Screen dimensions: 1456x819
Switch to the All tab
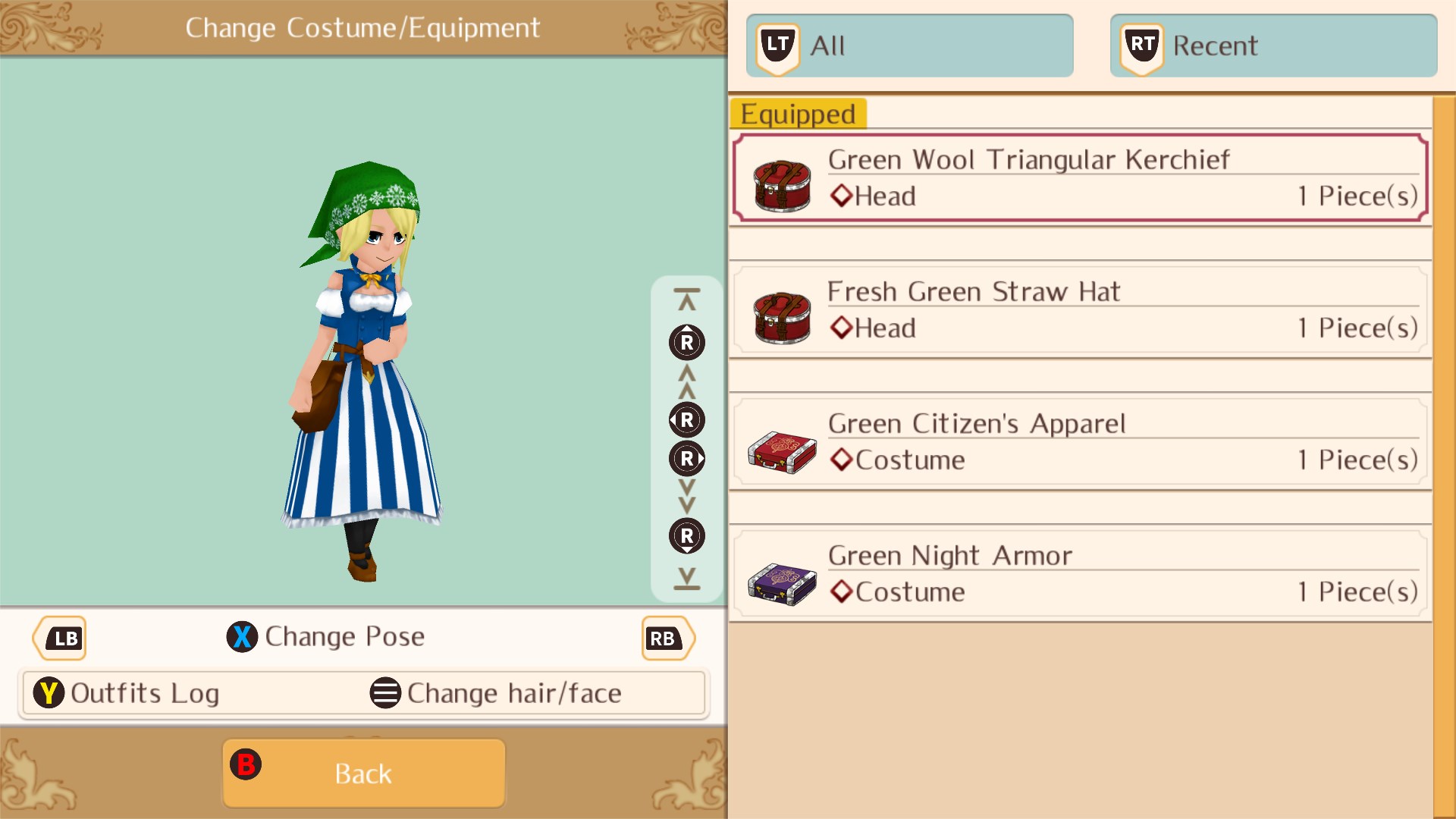(x=910, y=45)
